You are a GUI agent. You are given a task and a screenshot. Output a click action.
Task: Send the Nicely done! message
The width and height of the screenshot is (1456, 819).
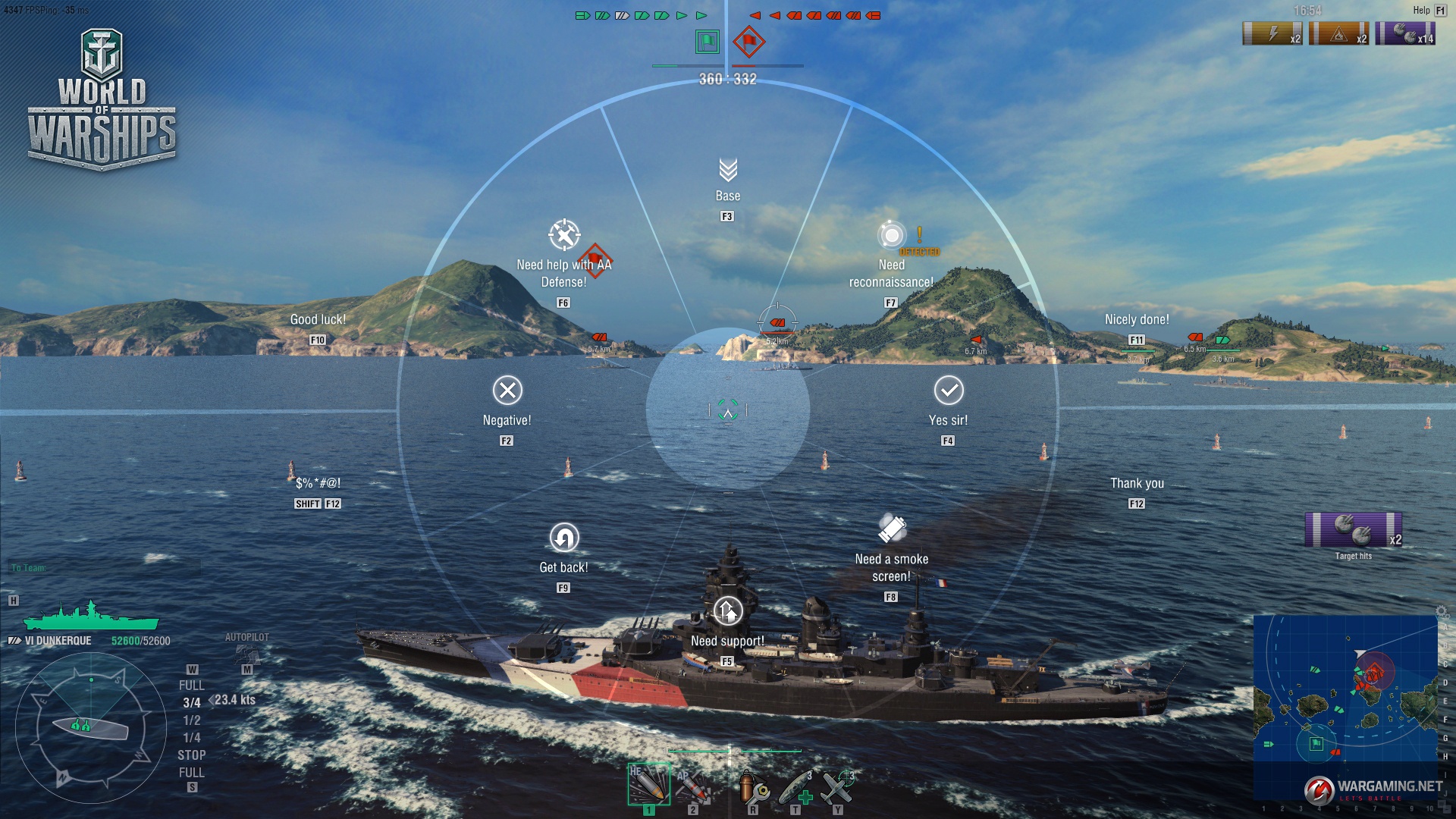pos(1137,320)
